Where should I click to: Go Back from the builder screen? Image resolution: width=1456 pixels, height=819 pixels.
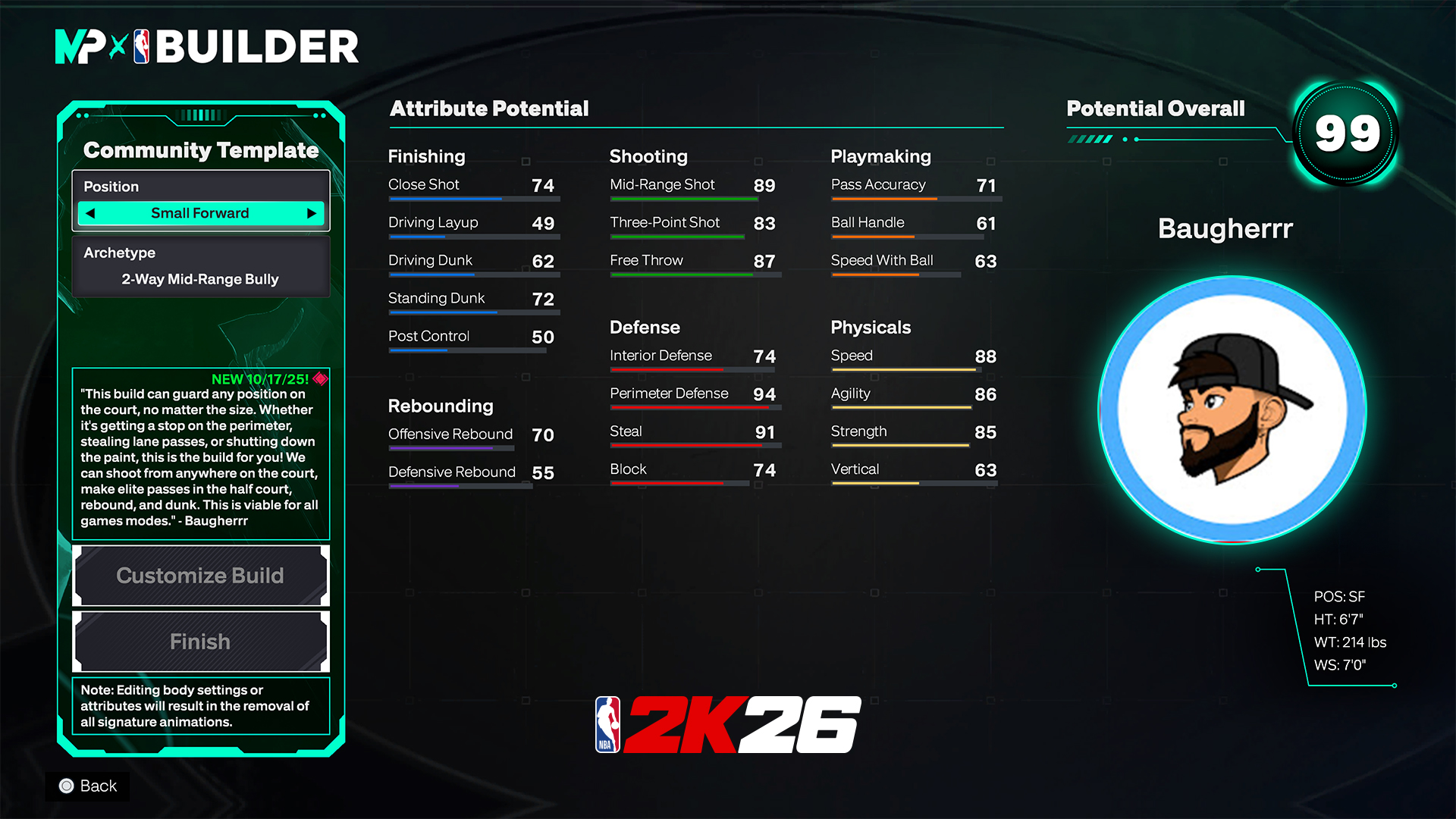[88, 786]
